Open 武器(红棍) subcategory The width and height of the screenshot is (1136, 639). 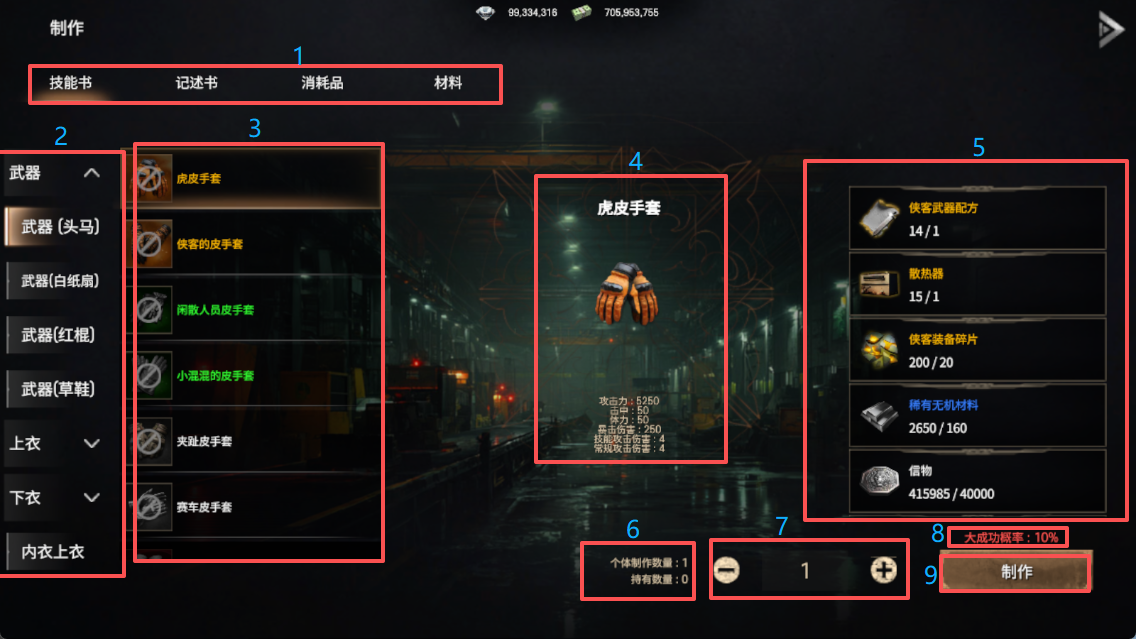[64, 335]
